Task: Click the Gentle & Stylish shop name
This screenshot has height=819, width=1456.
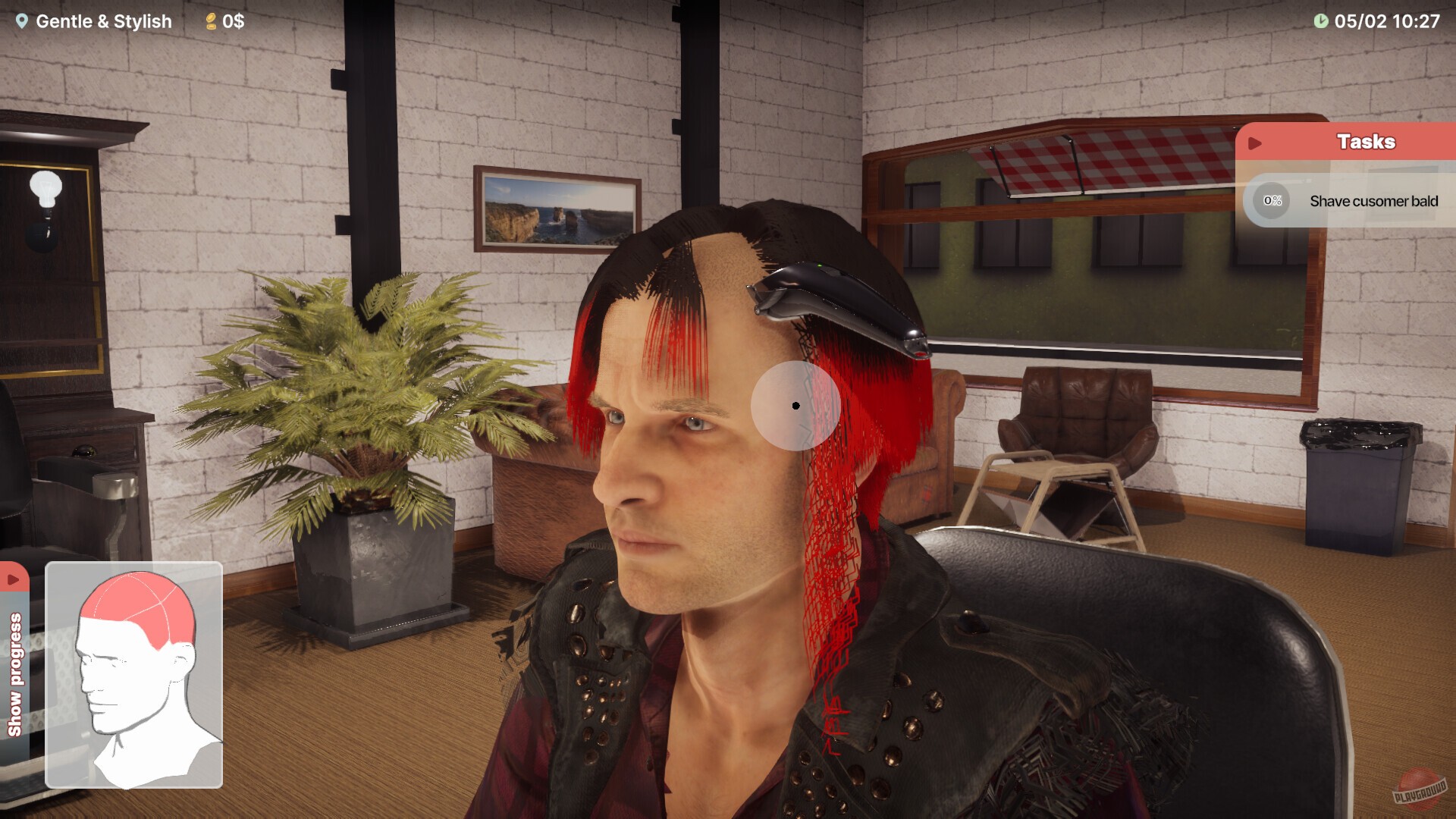Action: point(104,21)
